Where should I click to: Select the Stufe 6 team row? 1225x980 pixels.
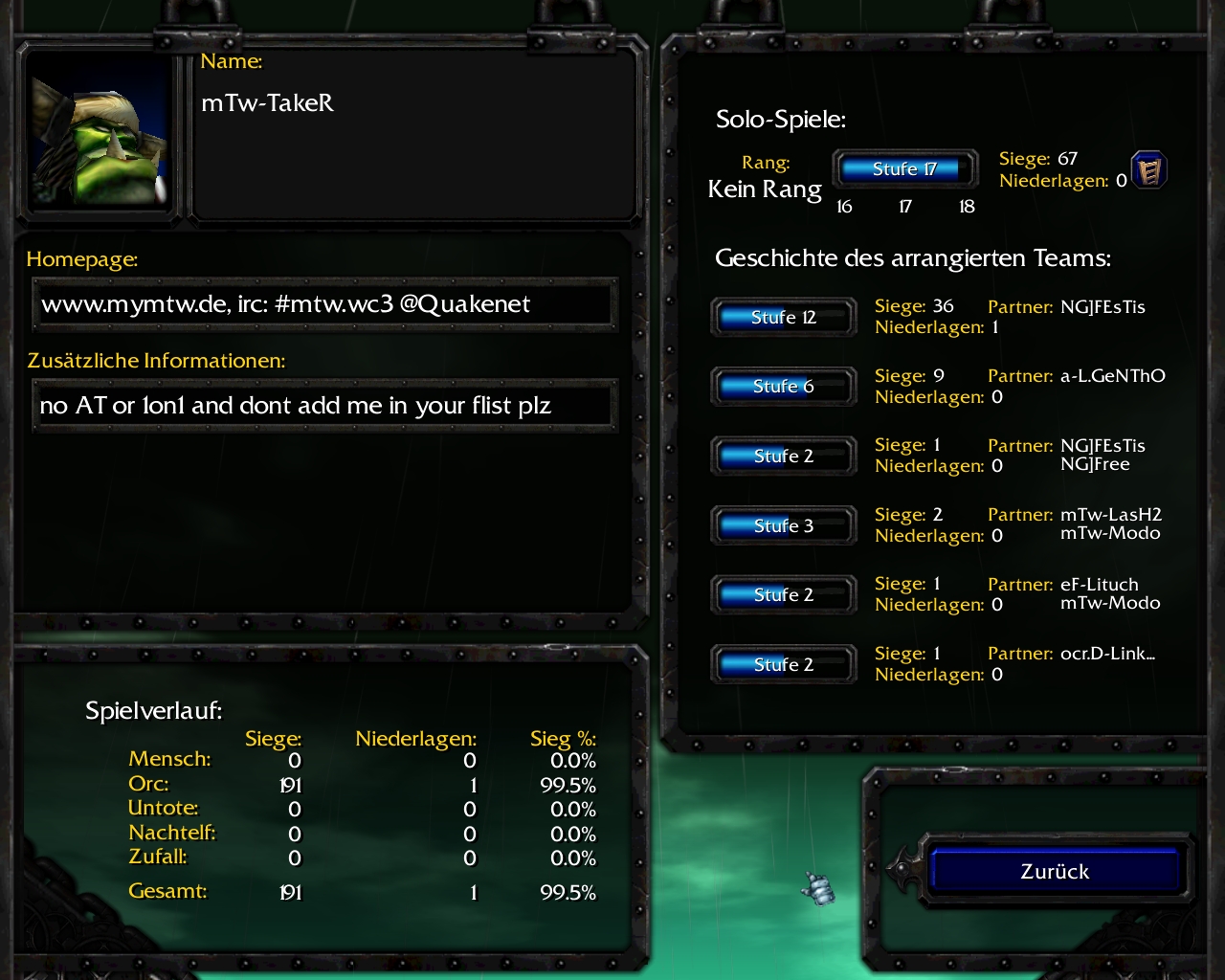click(783, 387)
